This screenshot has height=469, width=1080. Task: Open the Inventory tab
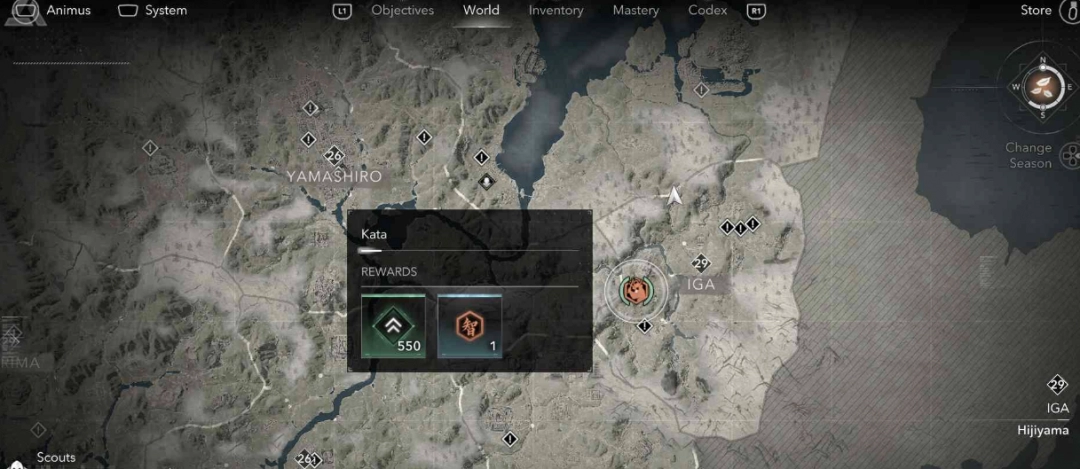click(556, 11)
